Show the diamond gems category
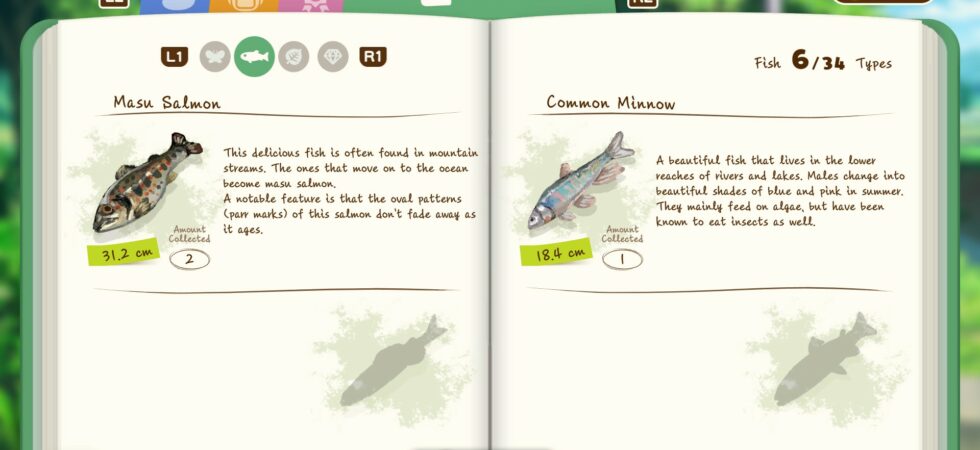Viewport: 980px width, 450px height. pos(333,57)
